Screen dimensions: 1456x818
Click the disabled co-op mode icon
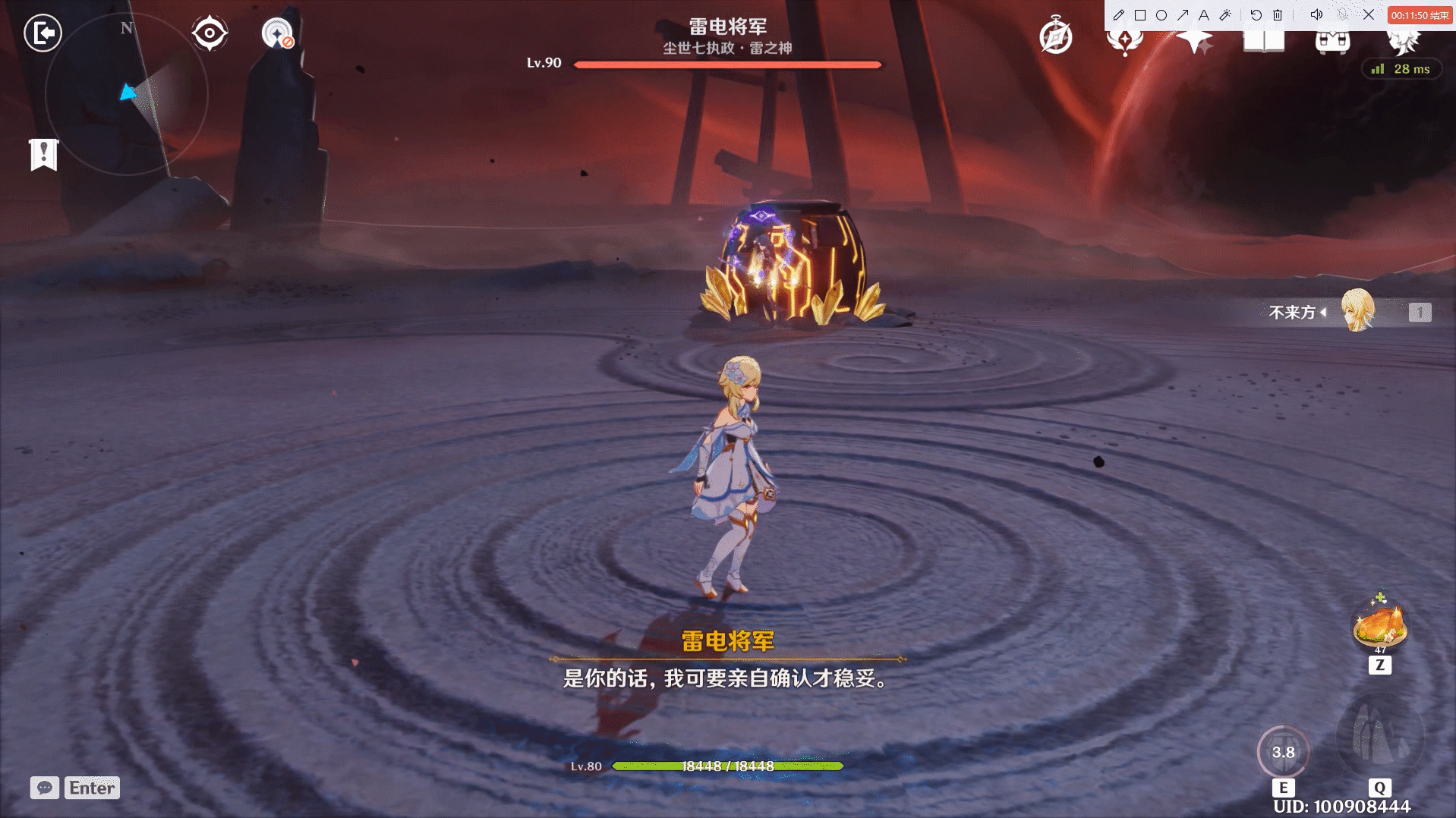click(x=277, y=33)
